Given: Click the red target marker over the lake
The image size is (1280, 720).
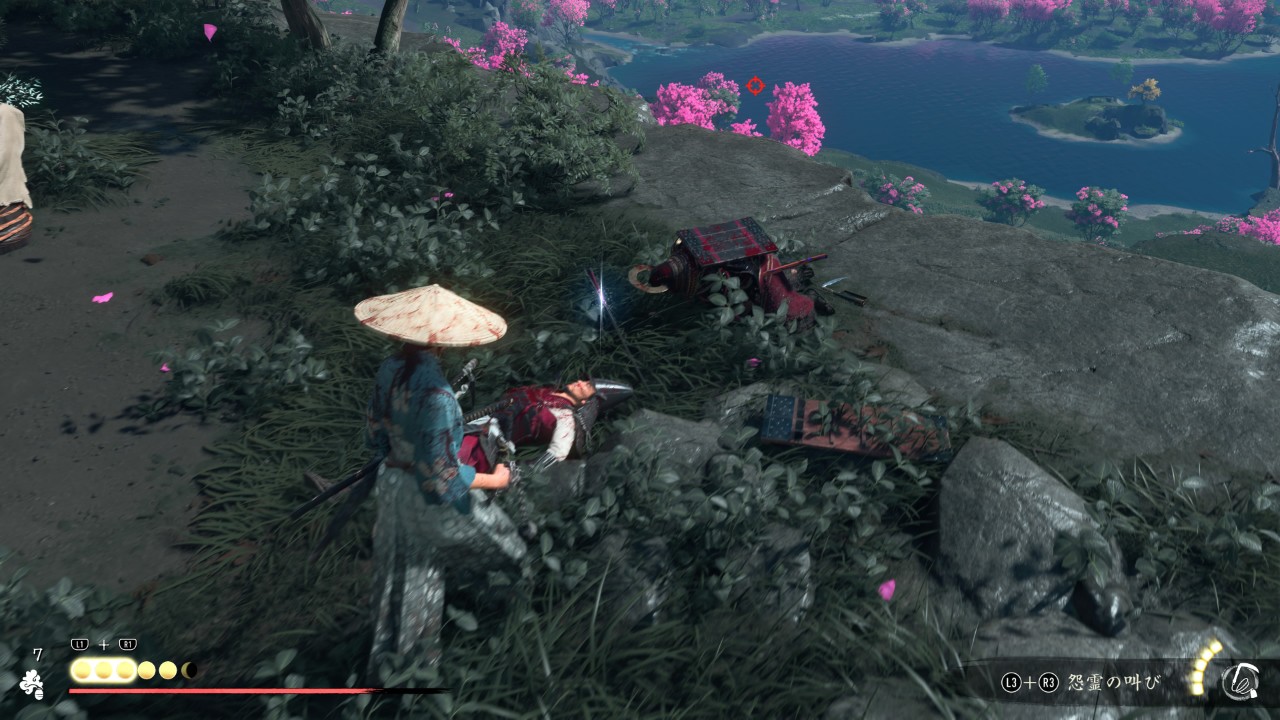Looking at the screenshot, I should point(755,86).
